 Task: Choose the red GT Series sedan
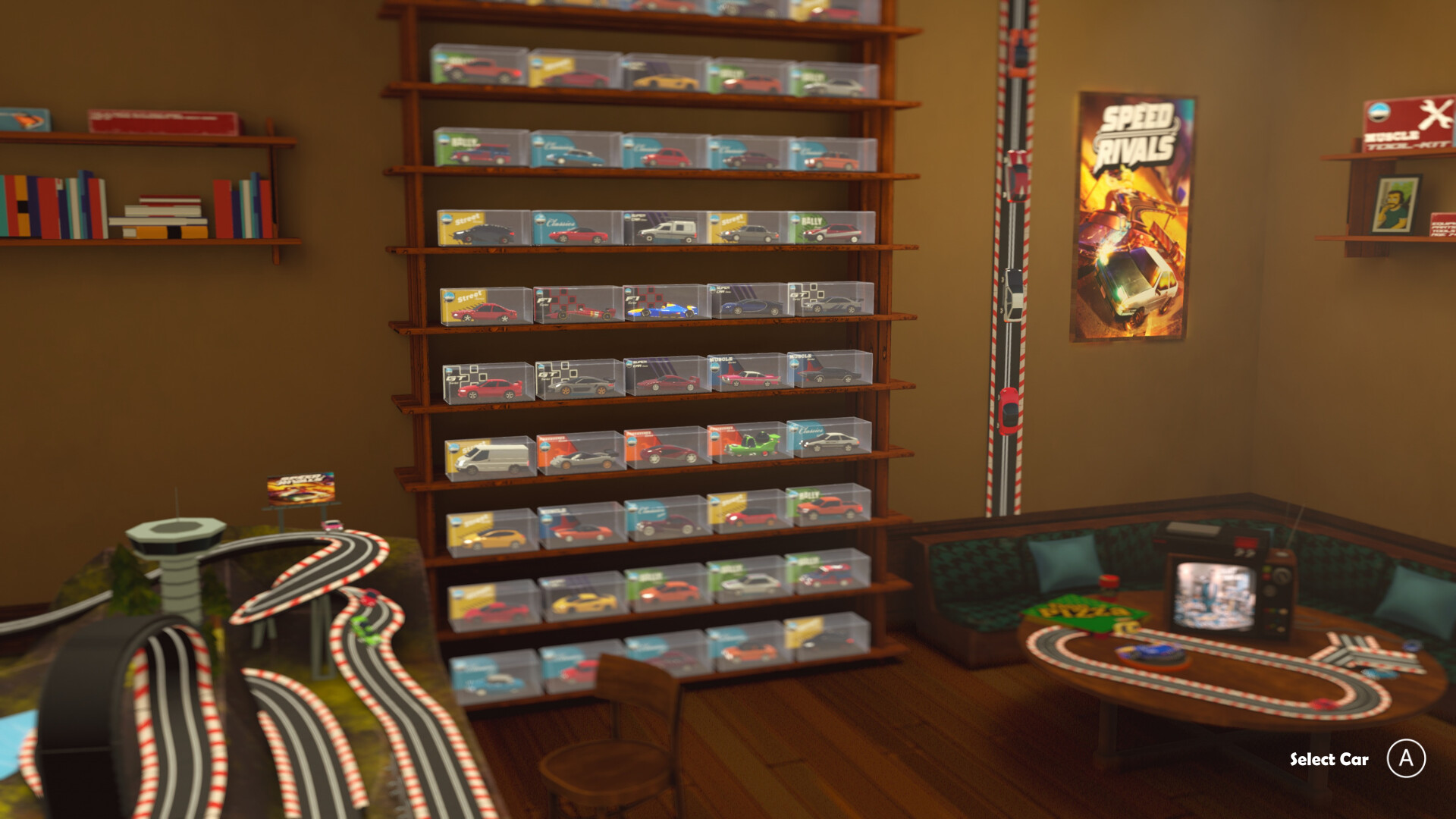click(x=488, y=387)
